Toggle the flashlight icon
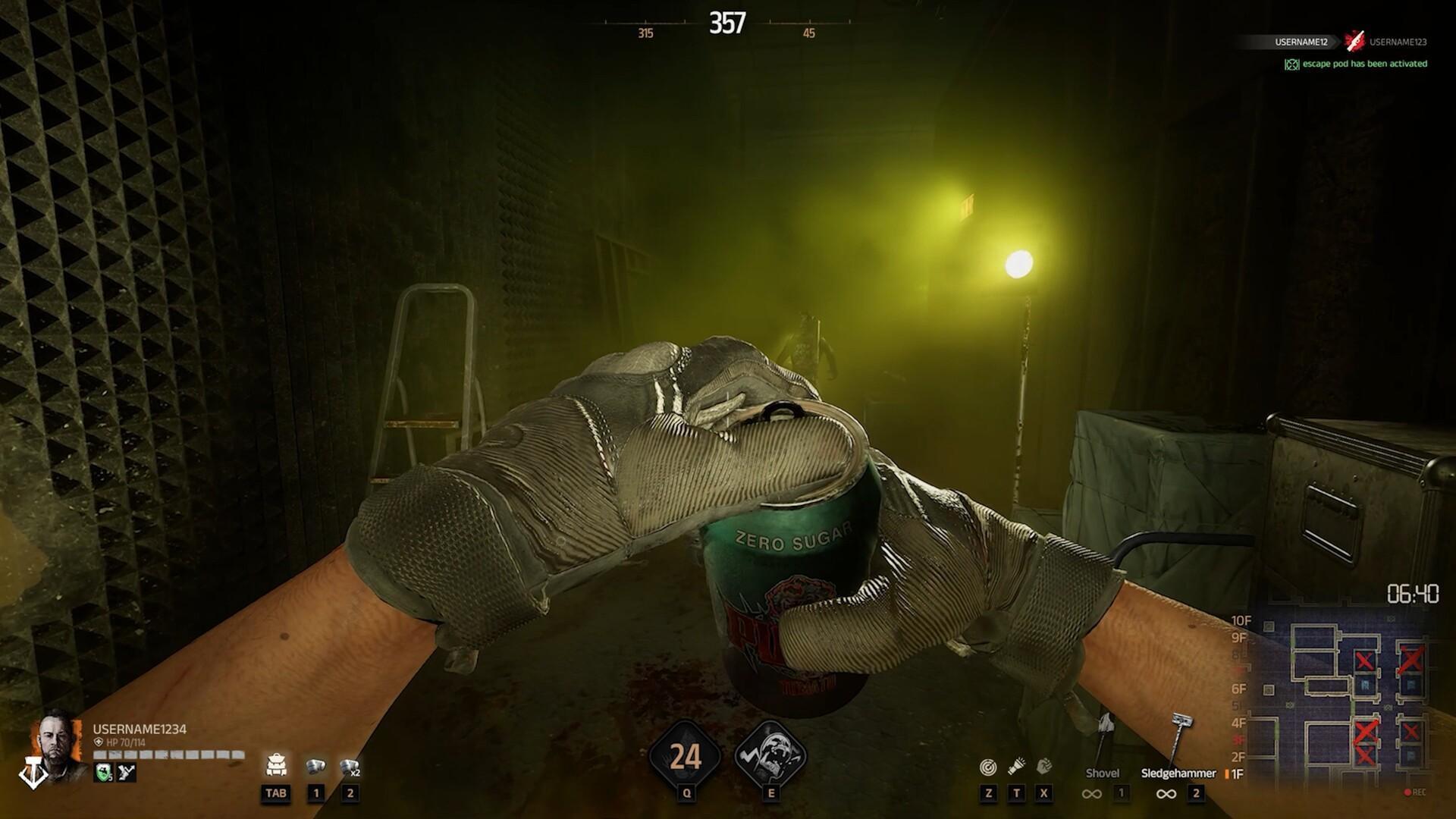Viewport: 1456px width, 819px height. pyautogui.click(x=1017, y=767)
